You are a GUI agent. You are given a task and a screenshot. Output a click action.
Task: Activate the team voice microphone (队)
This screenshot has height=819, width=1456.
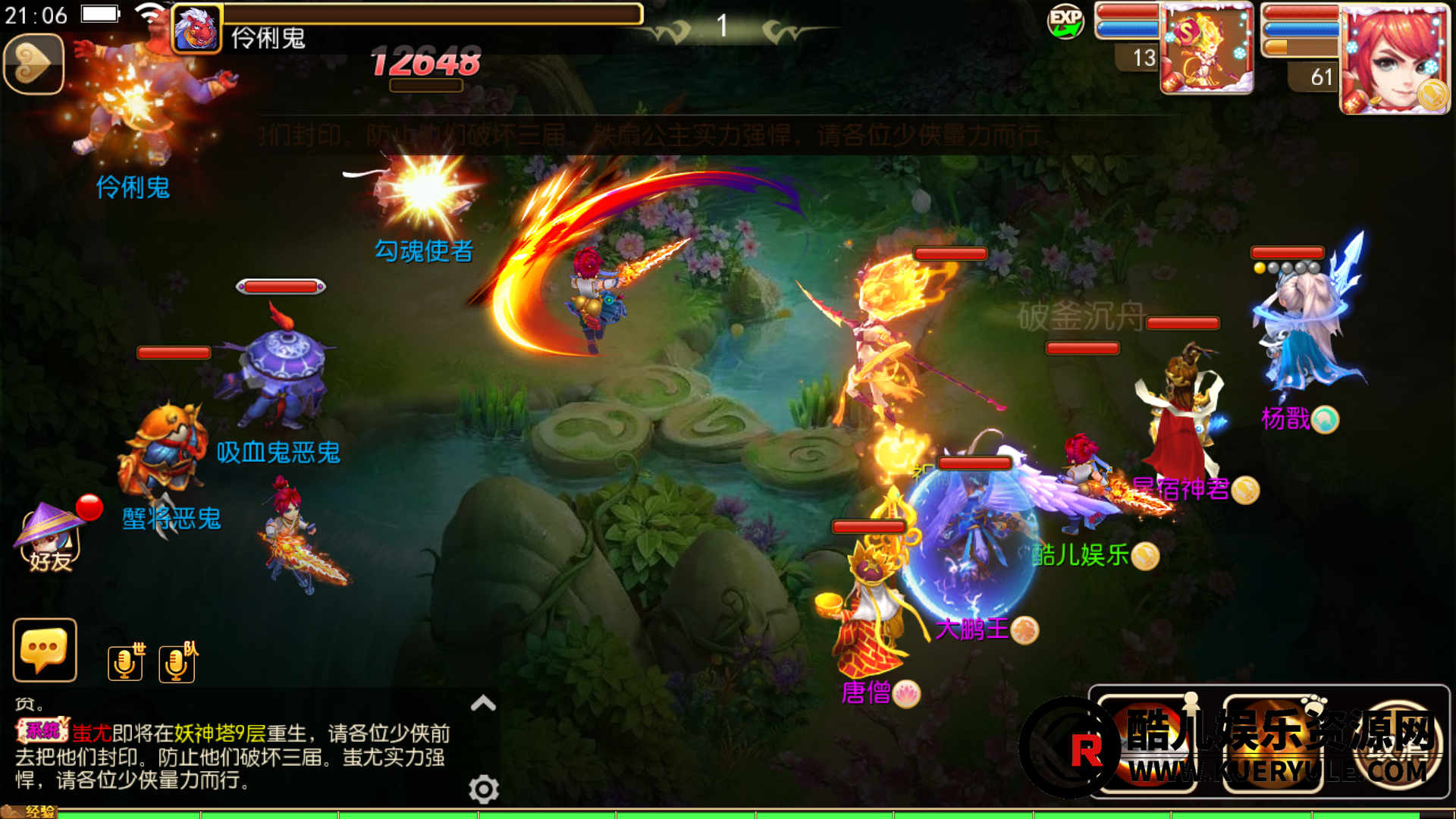177,663
